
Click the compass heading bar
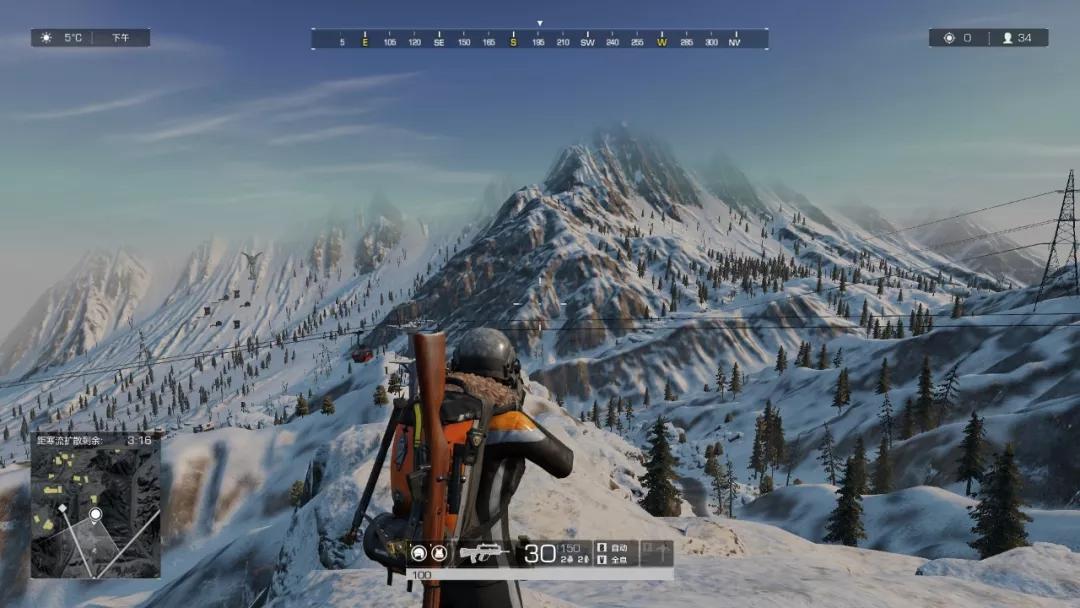(540, 39)
